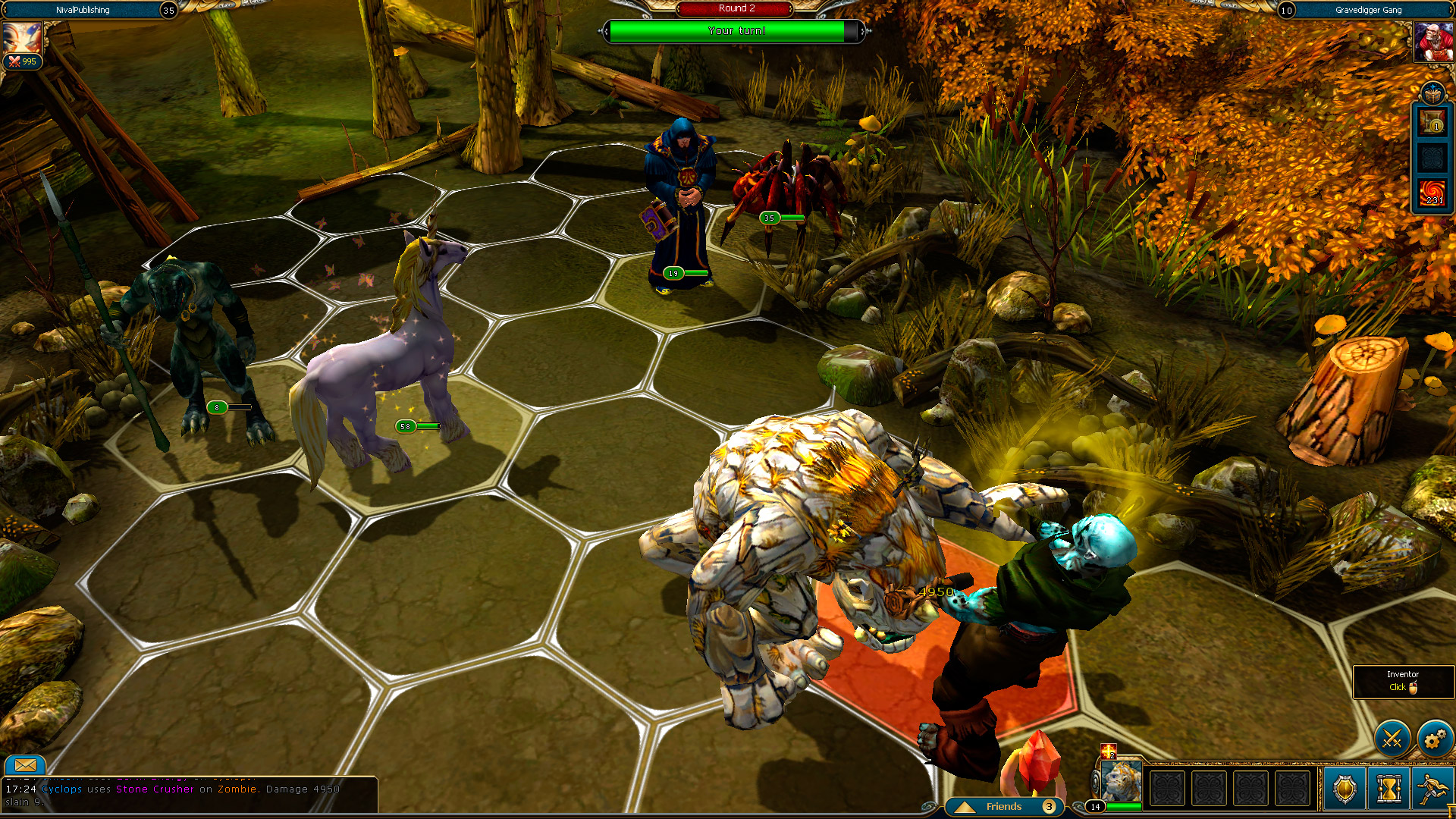The height and width of the screenshot is (819, 1456).
Task: Select the hourglass buff showing 1
Action: [1432, 121]
